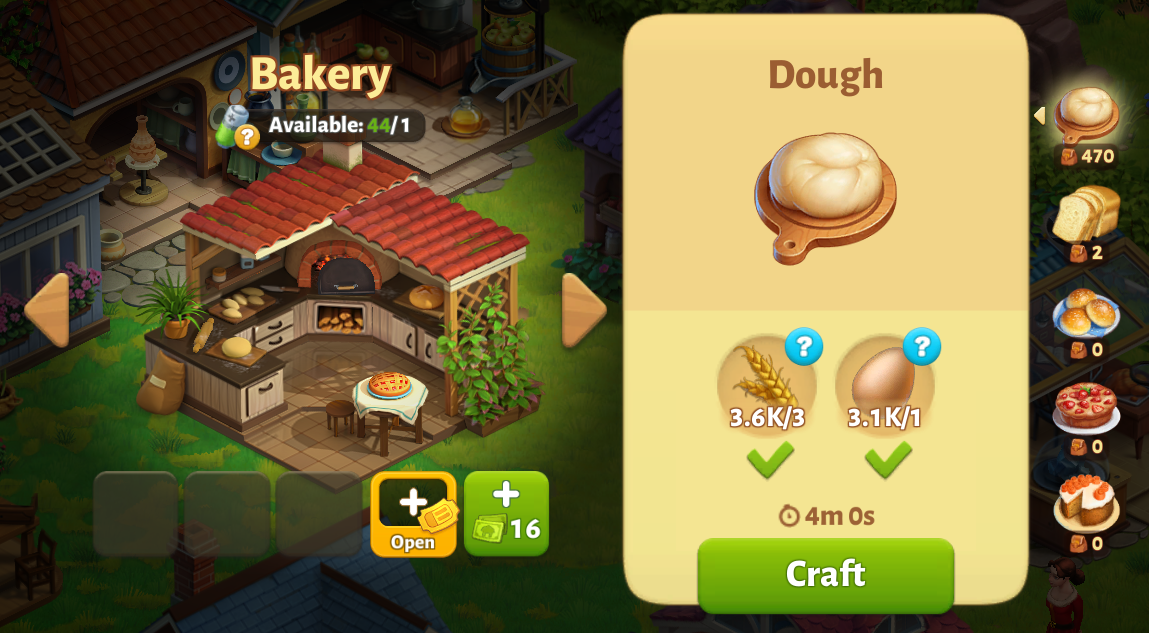
Task: Open the Bakery availability help icon
Action: point(246,137)
